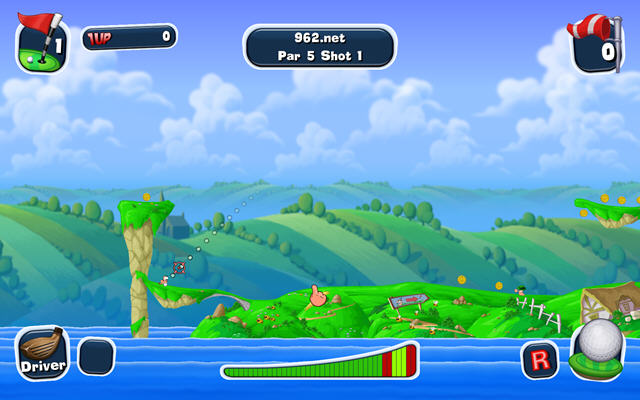Click the windsock wind indicator
This screenshot has width=640, height=400.
pos(598,43)
